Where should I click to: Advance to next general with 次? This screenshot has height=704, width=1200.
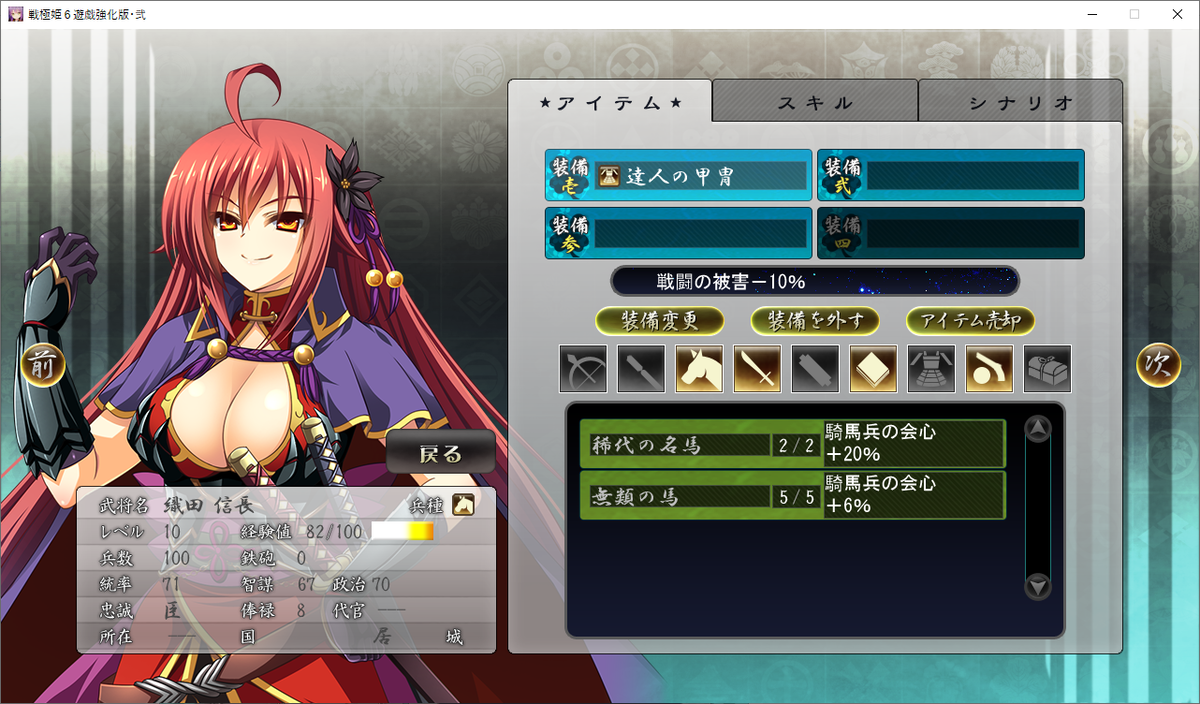1158,366
